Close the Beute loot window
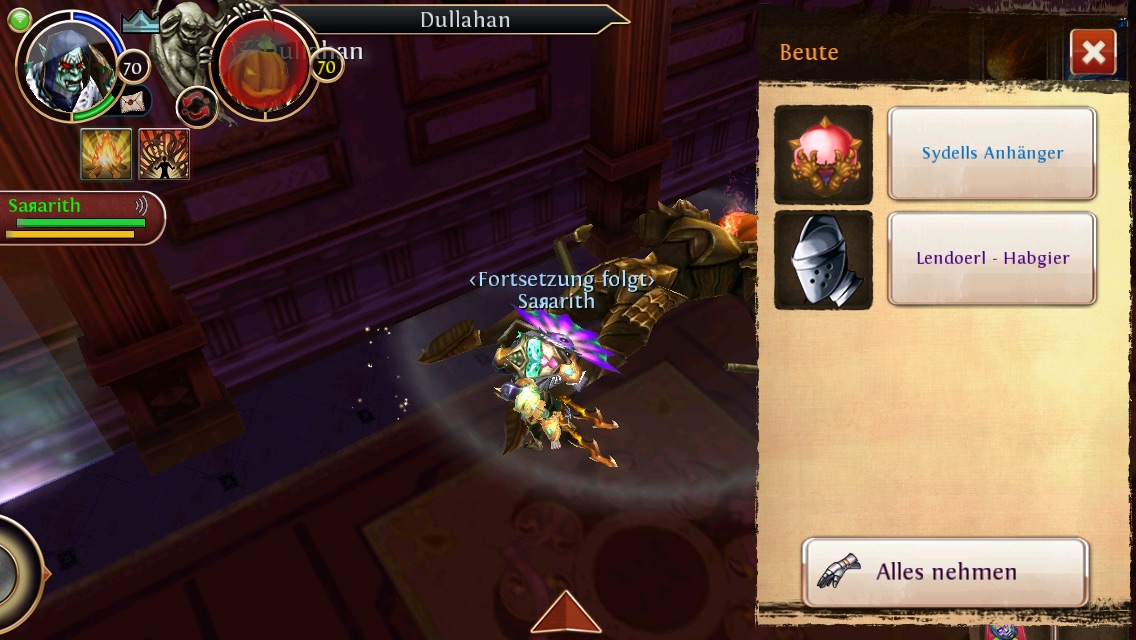 [x=1092, y=53]
